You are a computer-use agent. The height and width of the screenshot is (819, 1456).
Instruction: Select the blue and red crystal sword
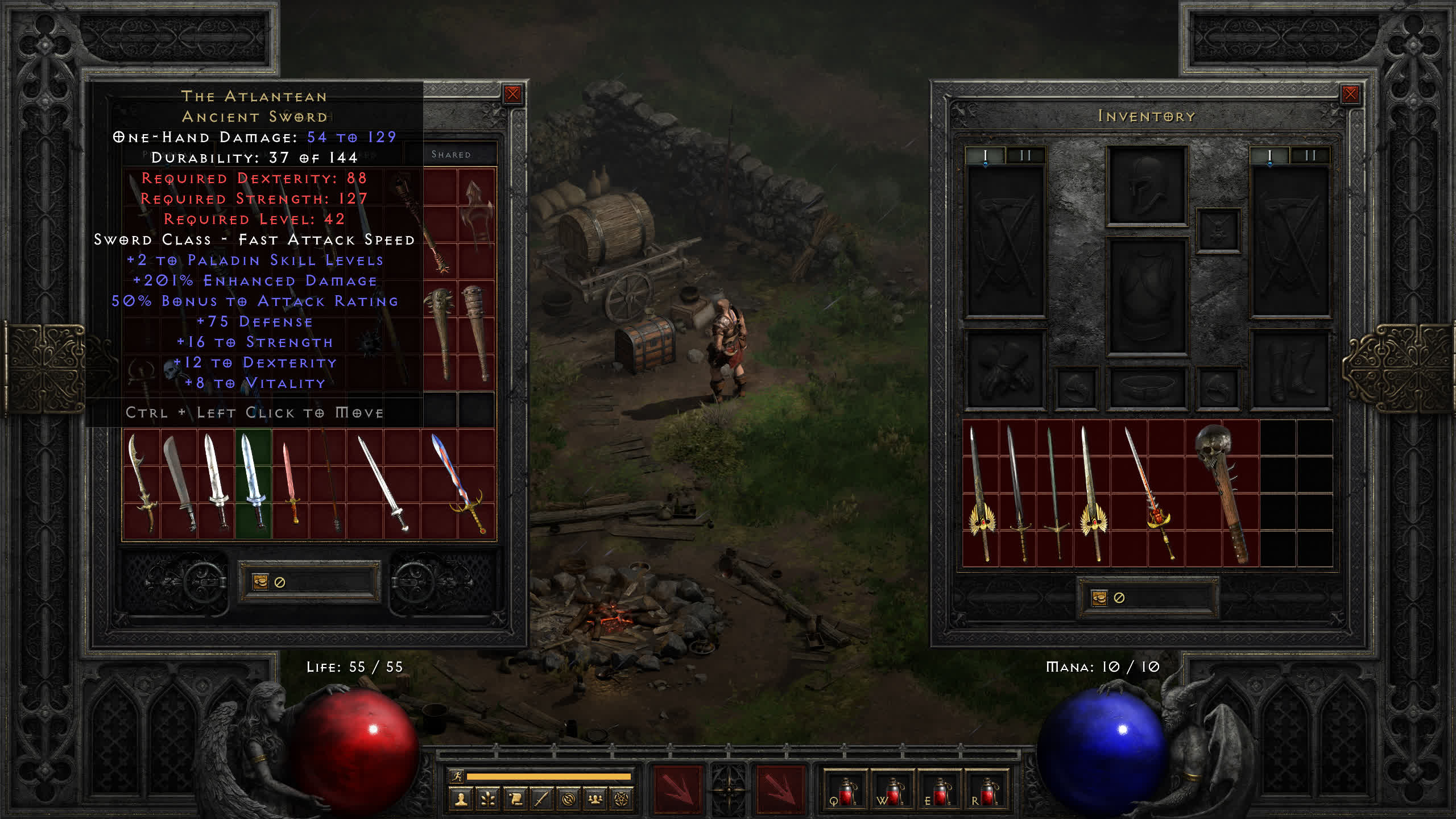(x=458, y=483)
